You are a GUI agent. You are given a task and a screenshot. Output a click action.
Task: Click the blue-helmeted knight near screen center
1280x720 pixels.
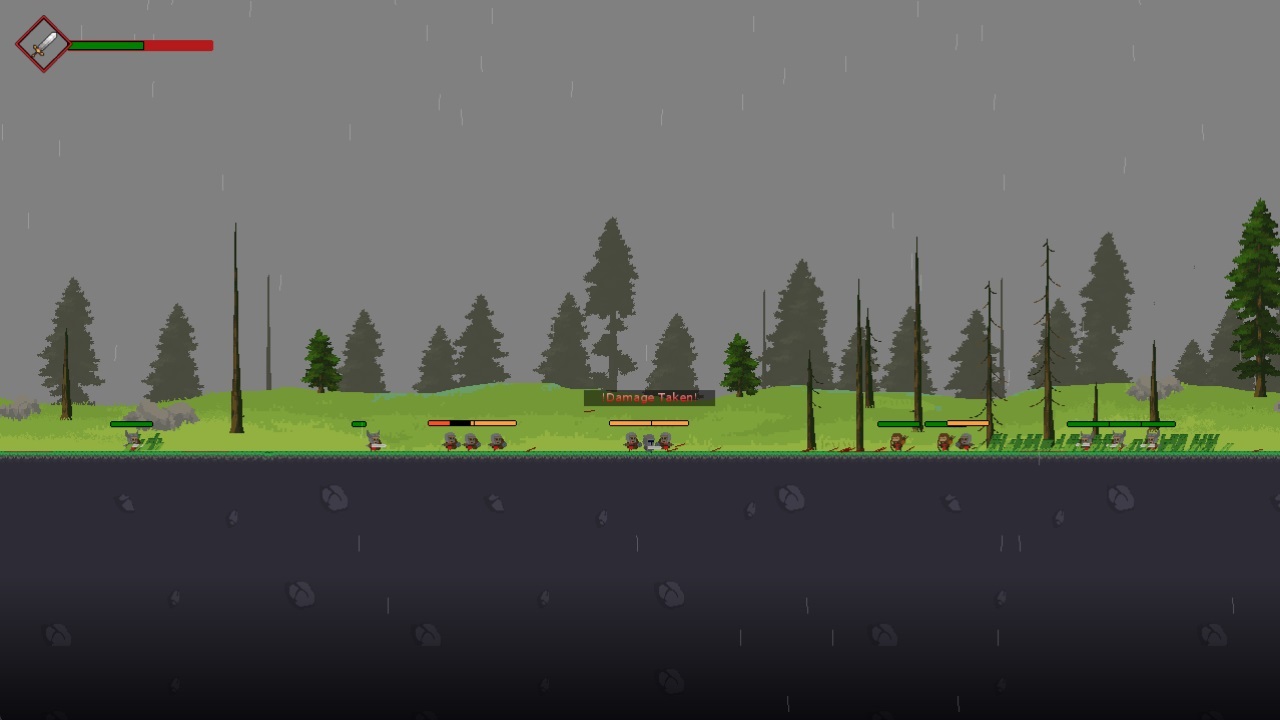[650, 442]
